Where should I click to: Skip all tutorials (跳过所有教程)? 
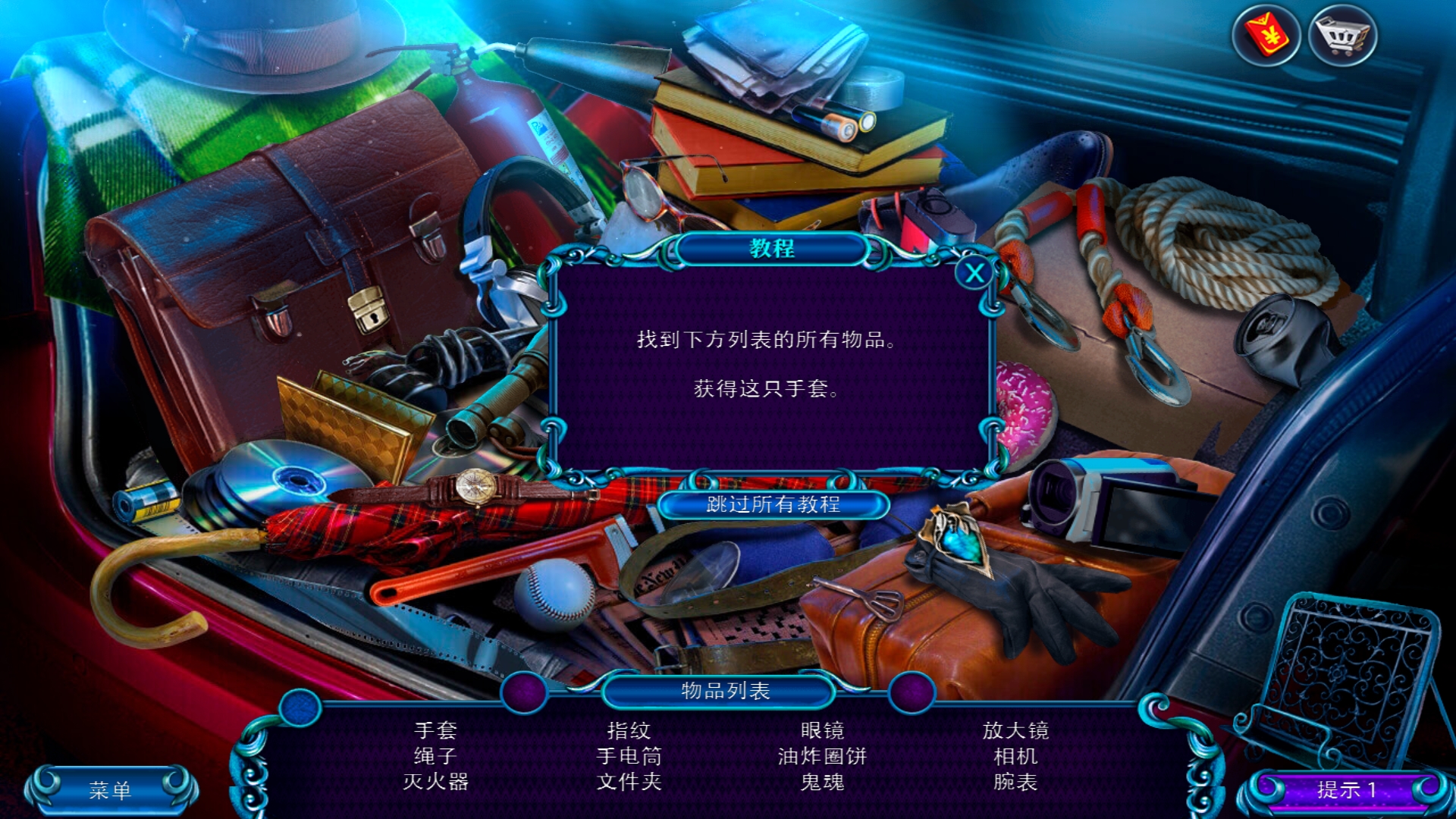point(773,504)
